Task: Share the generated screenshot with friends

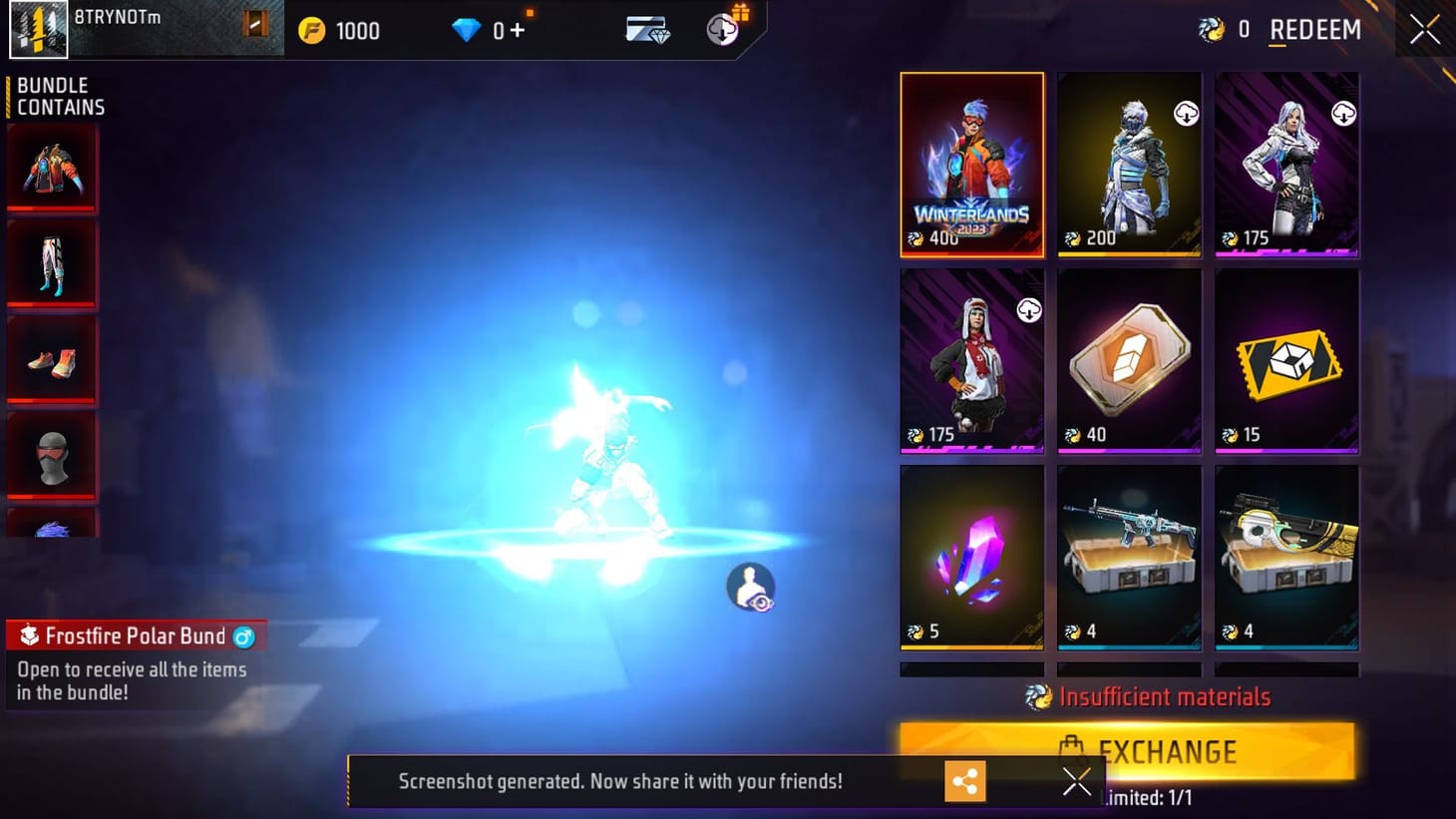Action: click(x=964, y=781)
